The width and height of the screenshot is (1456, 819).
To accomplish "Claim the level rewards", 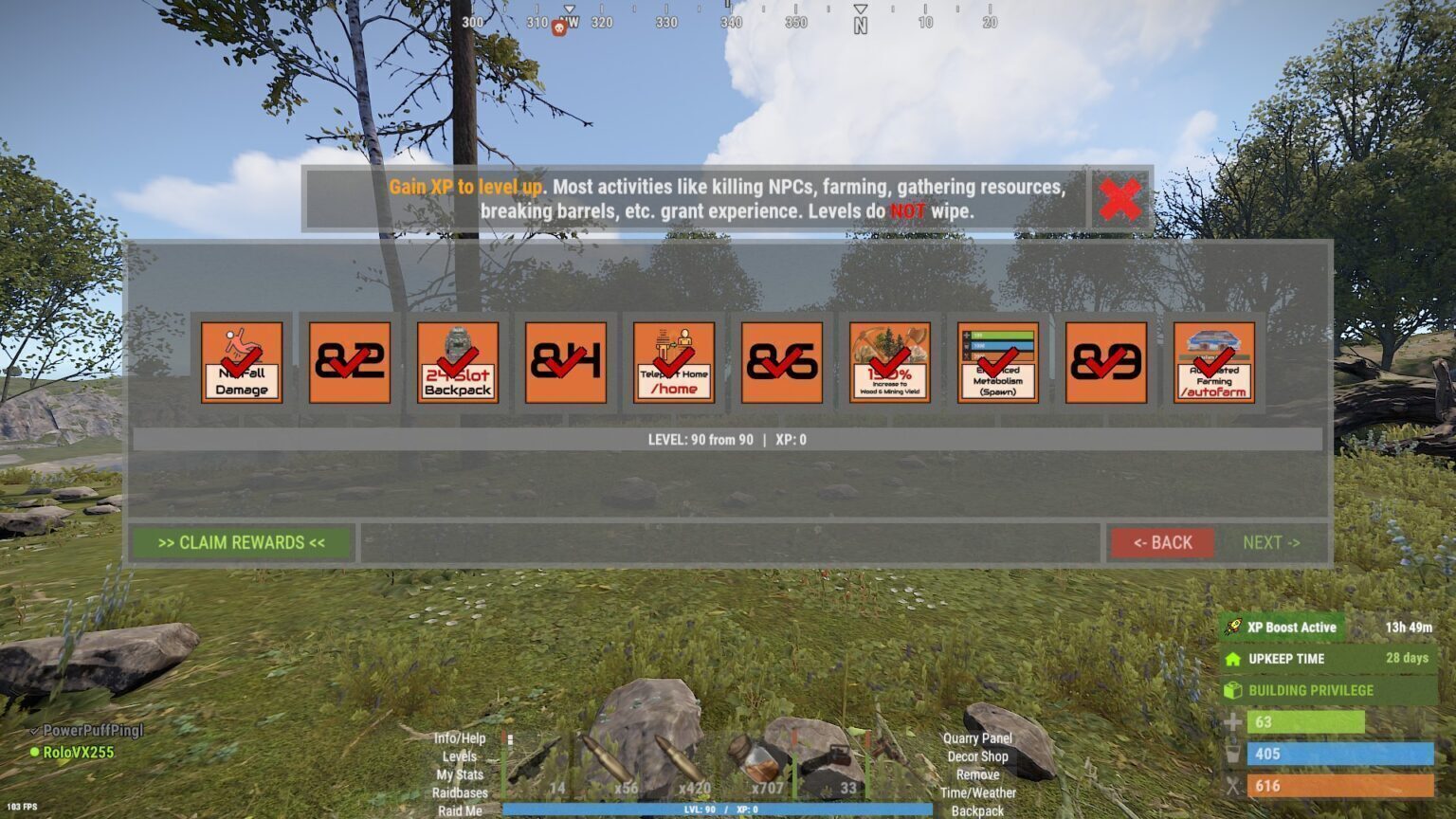I will click(242, 543).
